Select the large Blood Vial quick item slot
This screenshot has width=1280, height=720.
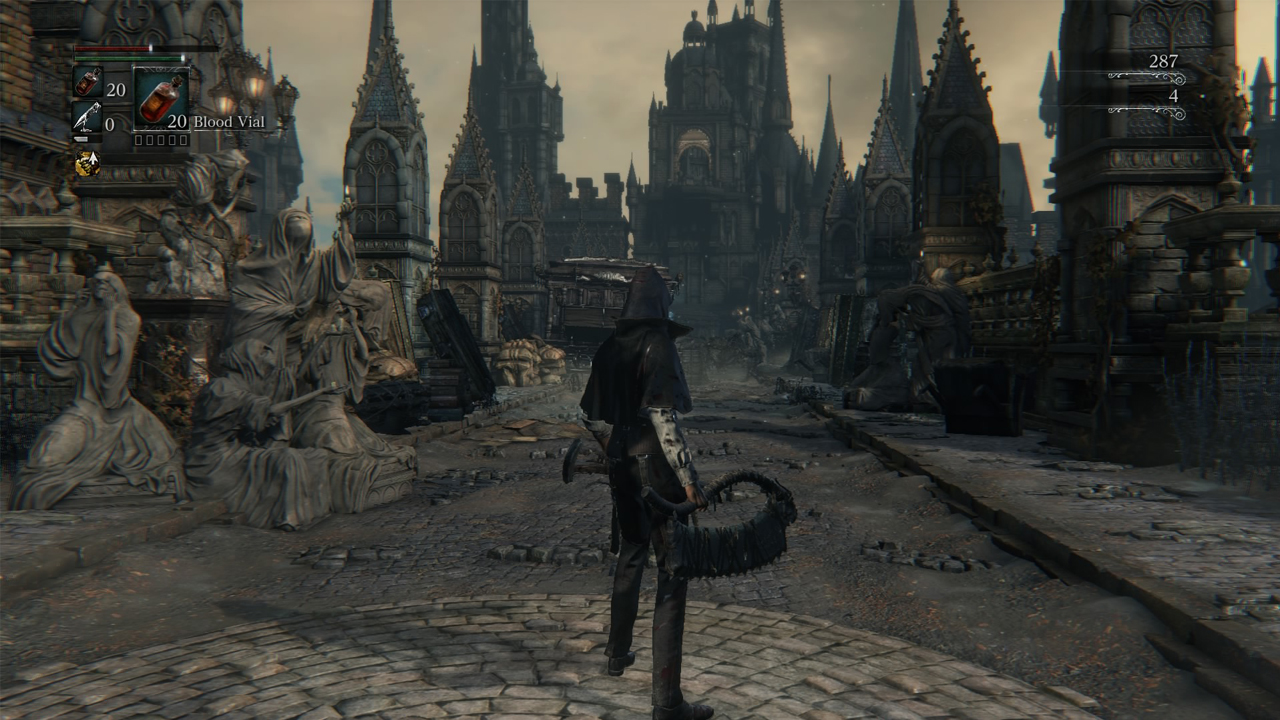(161, 98)
